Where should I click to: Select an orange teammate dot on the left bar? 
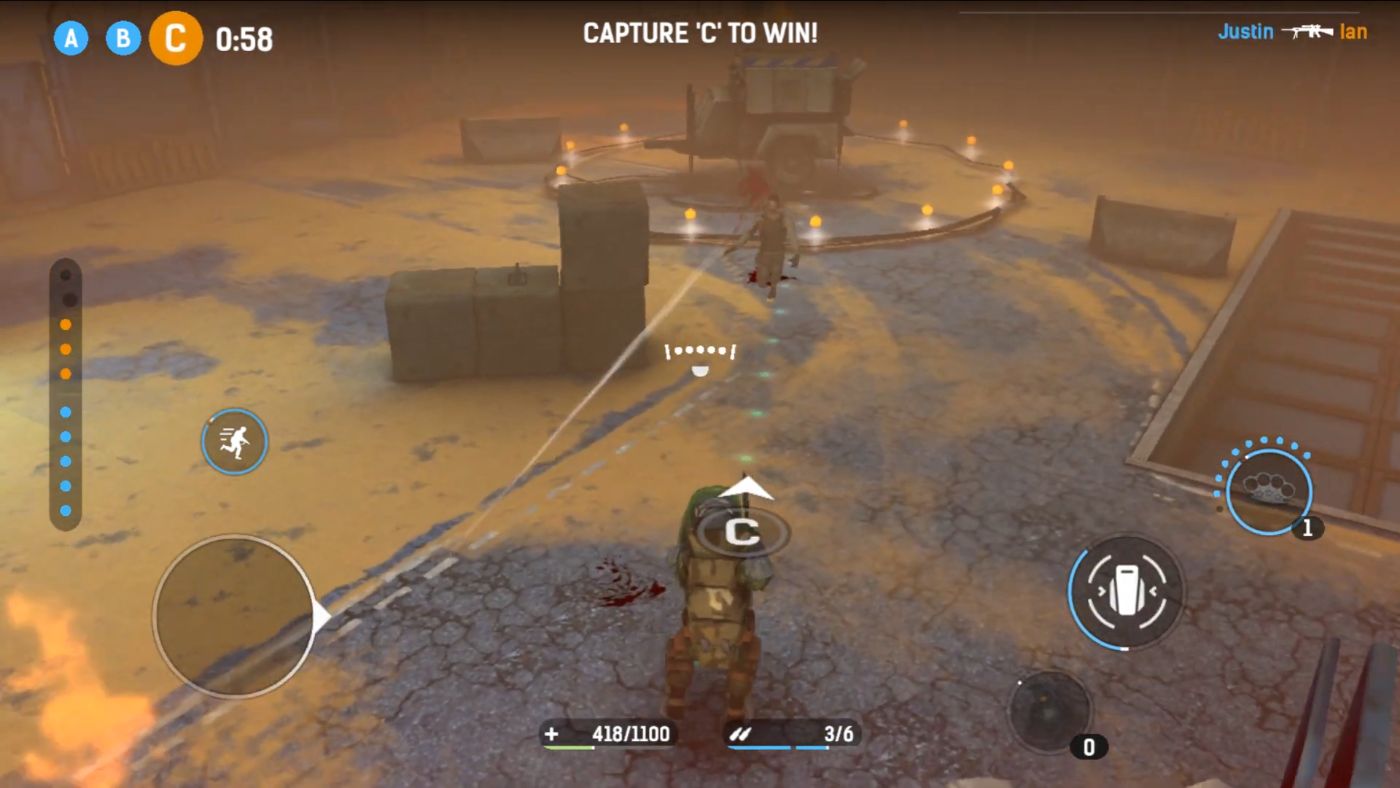coord(66,350)
